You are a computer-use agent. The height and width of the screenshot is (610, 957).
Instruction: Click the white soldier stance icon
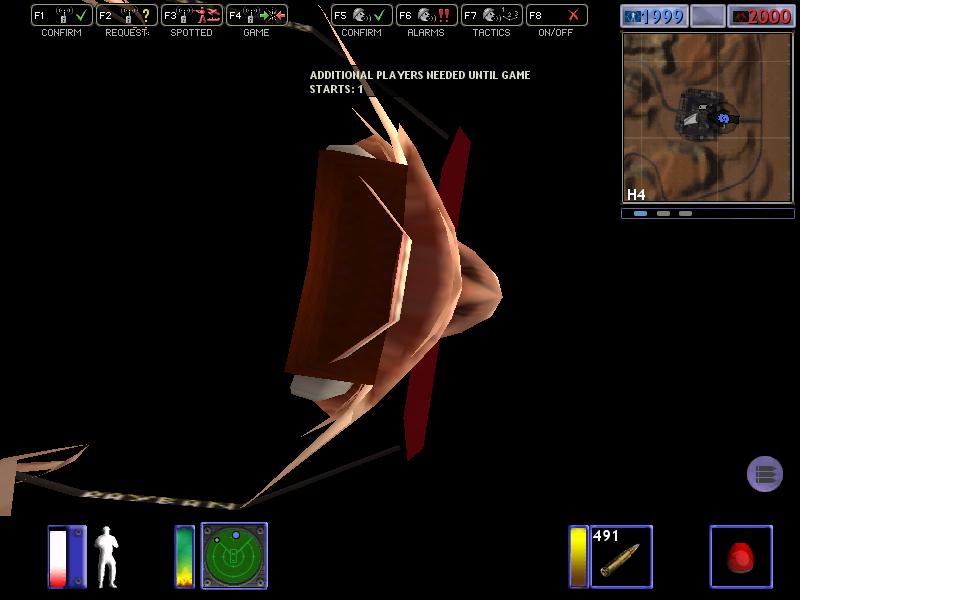107,558
